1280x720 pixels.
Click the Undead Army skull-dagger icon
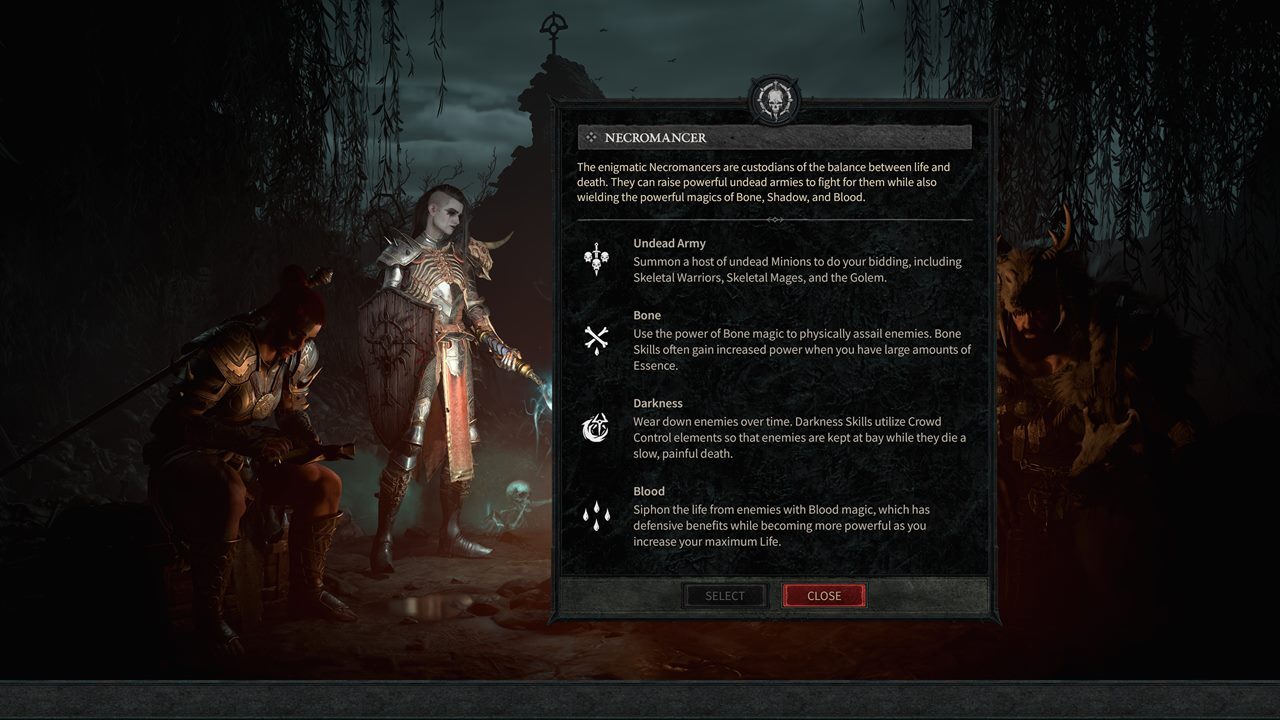tap(596, 260)
